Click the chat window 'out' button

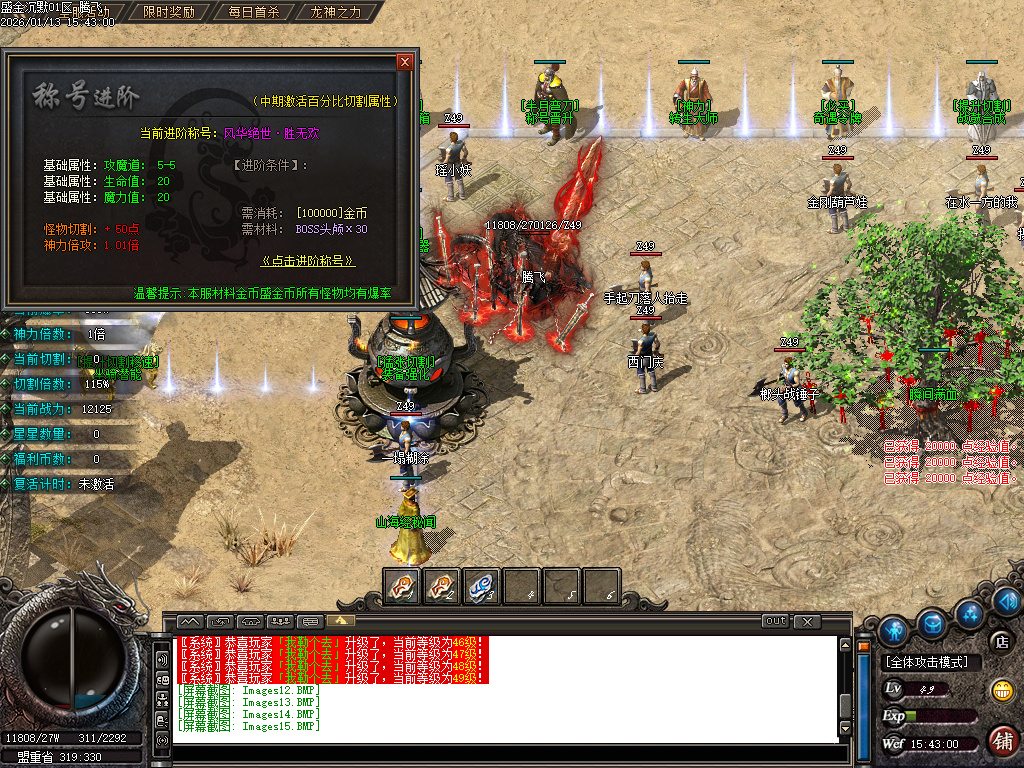pos(775,621)
